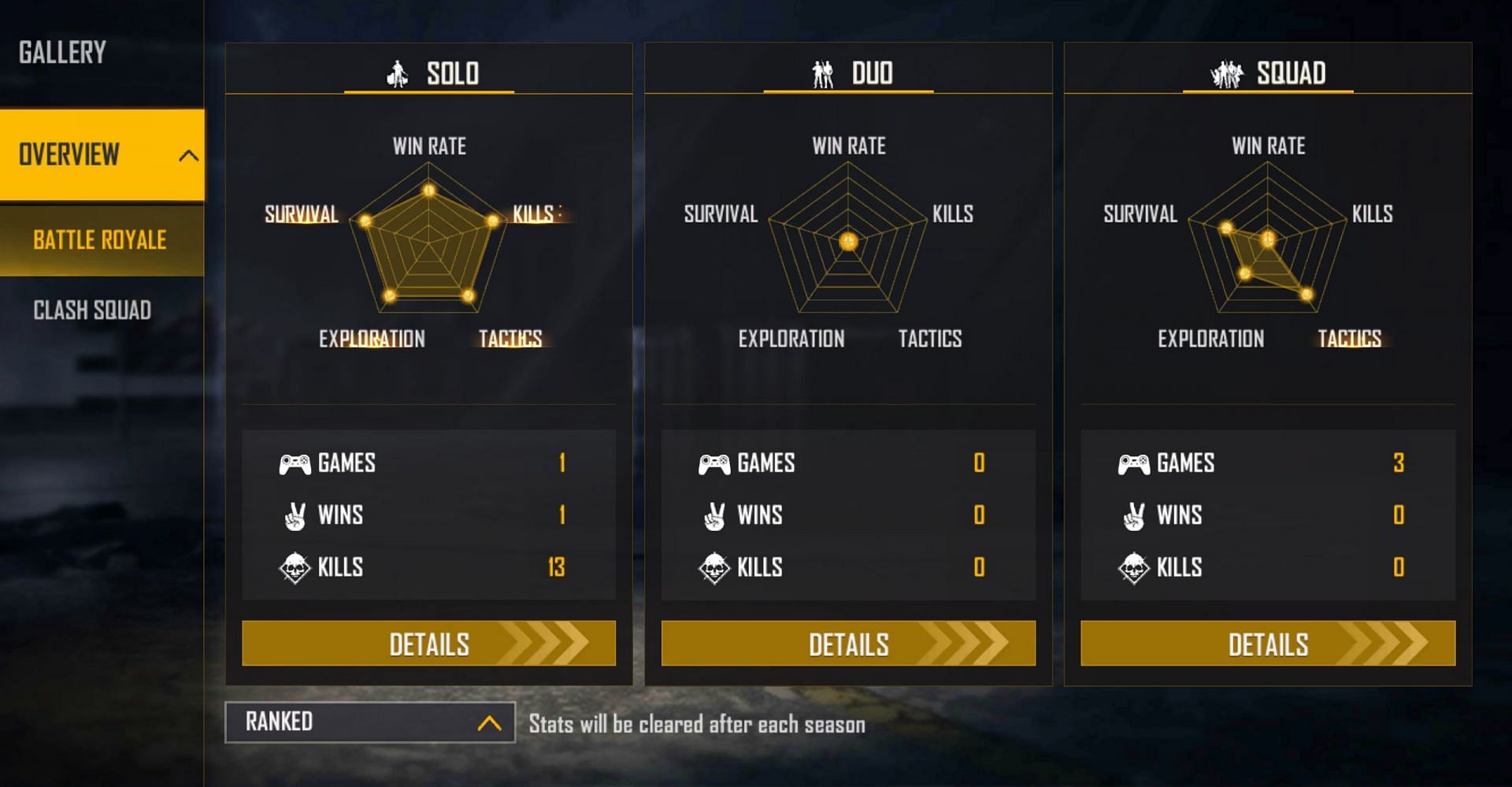This screenshot has height=787, width=1512.
Task: Open the Gallery section
Action: pos(63,53)
